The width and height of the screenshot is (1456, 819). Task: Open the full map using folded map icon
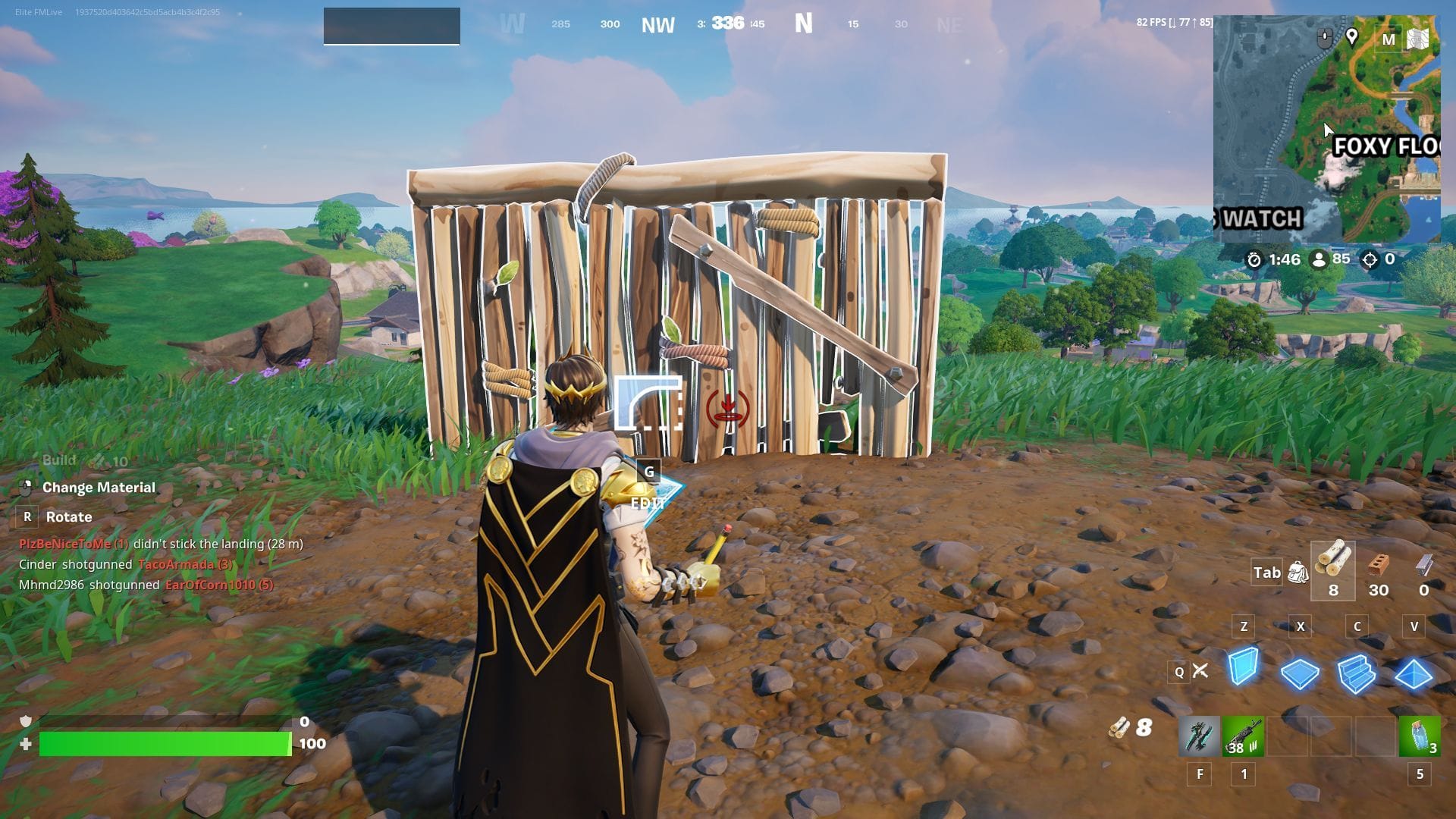click(1417, 39)
